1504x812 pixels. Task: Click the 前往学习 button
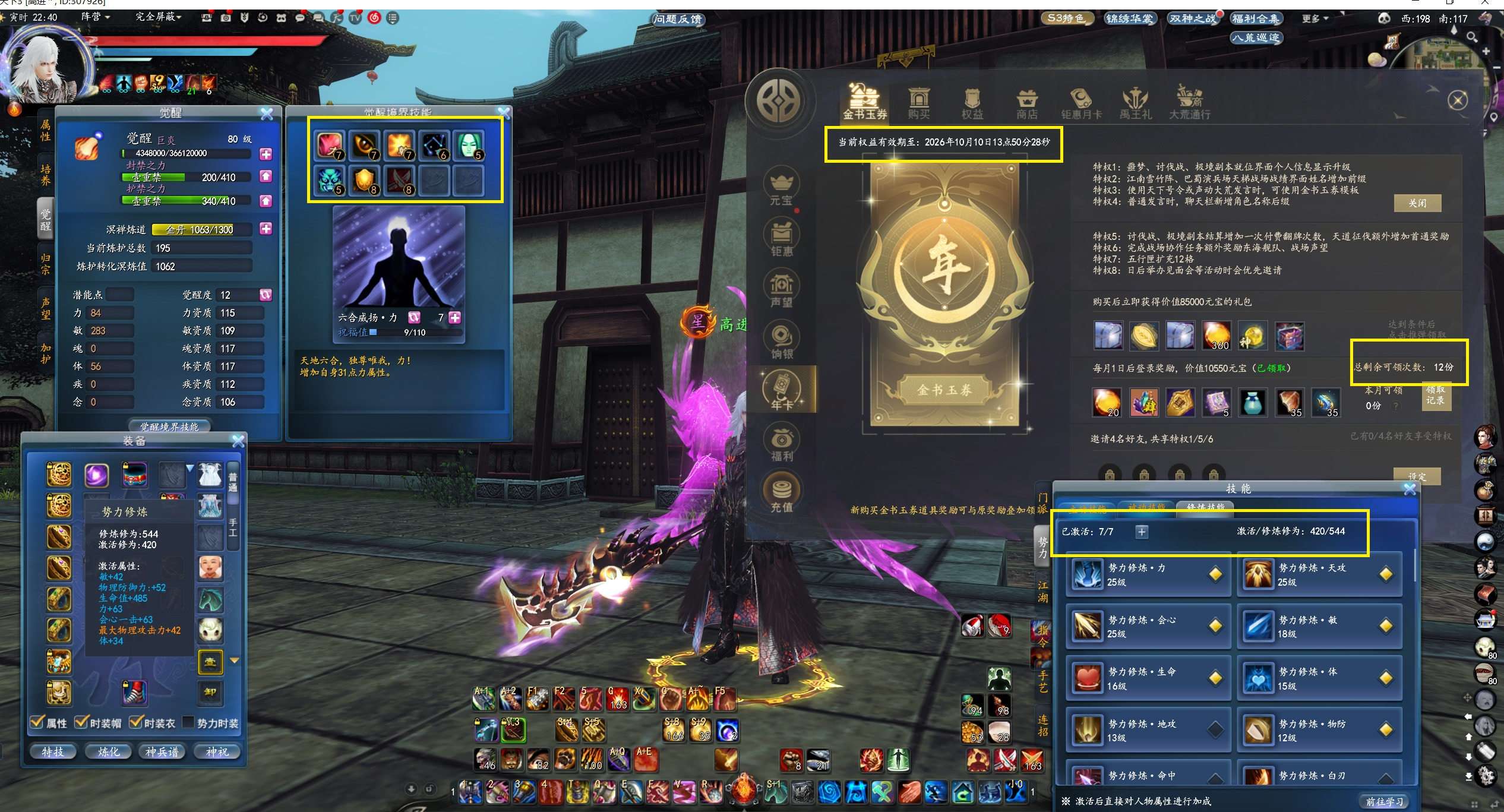pos(1385,801)
